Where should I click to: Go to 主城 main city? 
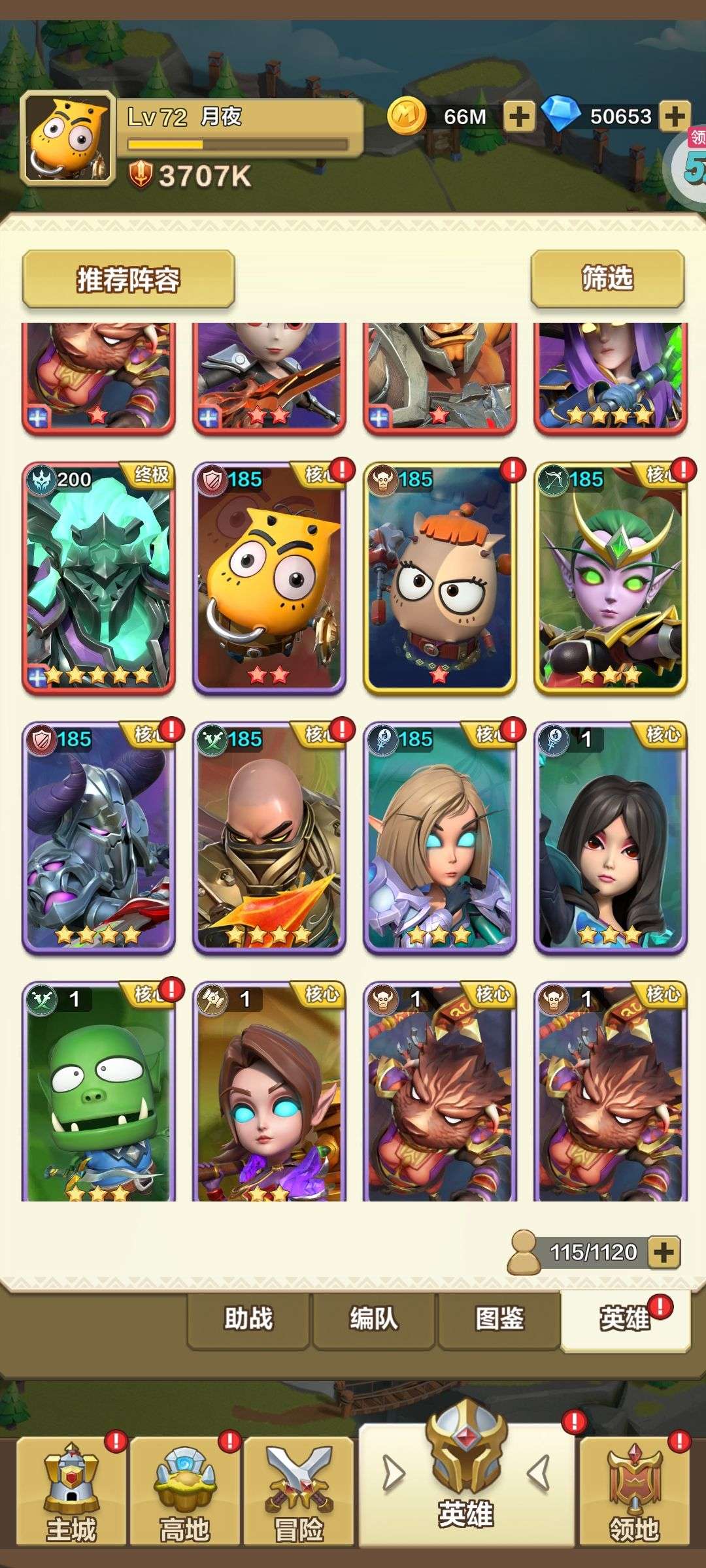[x=71, y=1493]
